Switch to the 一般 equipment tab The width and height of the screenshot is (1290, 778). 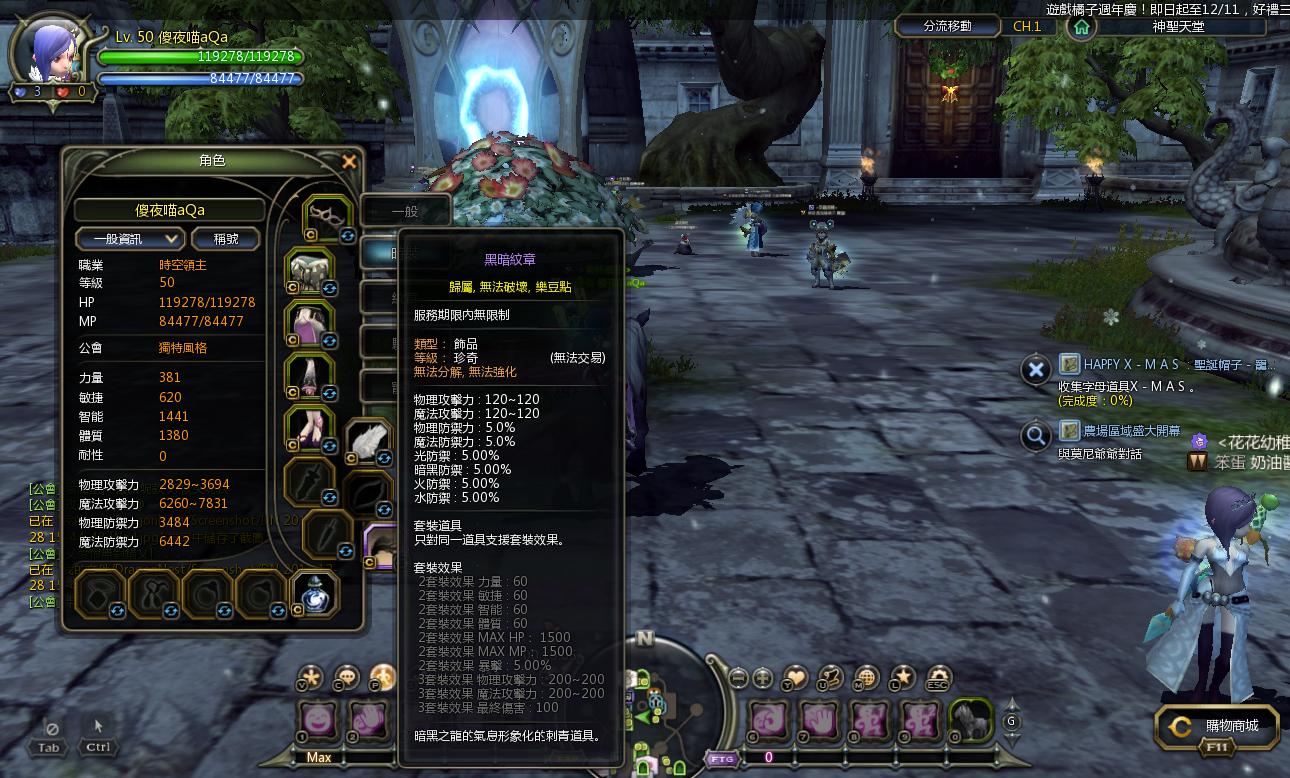[405, 212]
